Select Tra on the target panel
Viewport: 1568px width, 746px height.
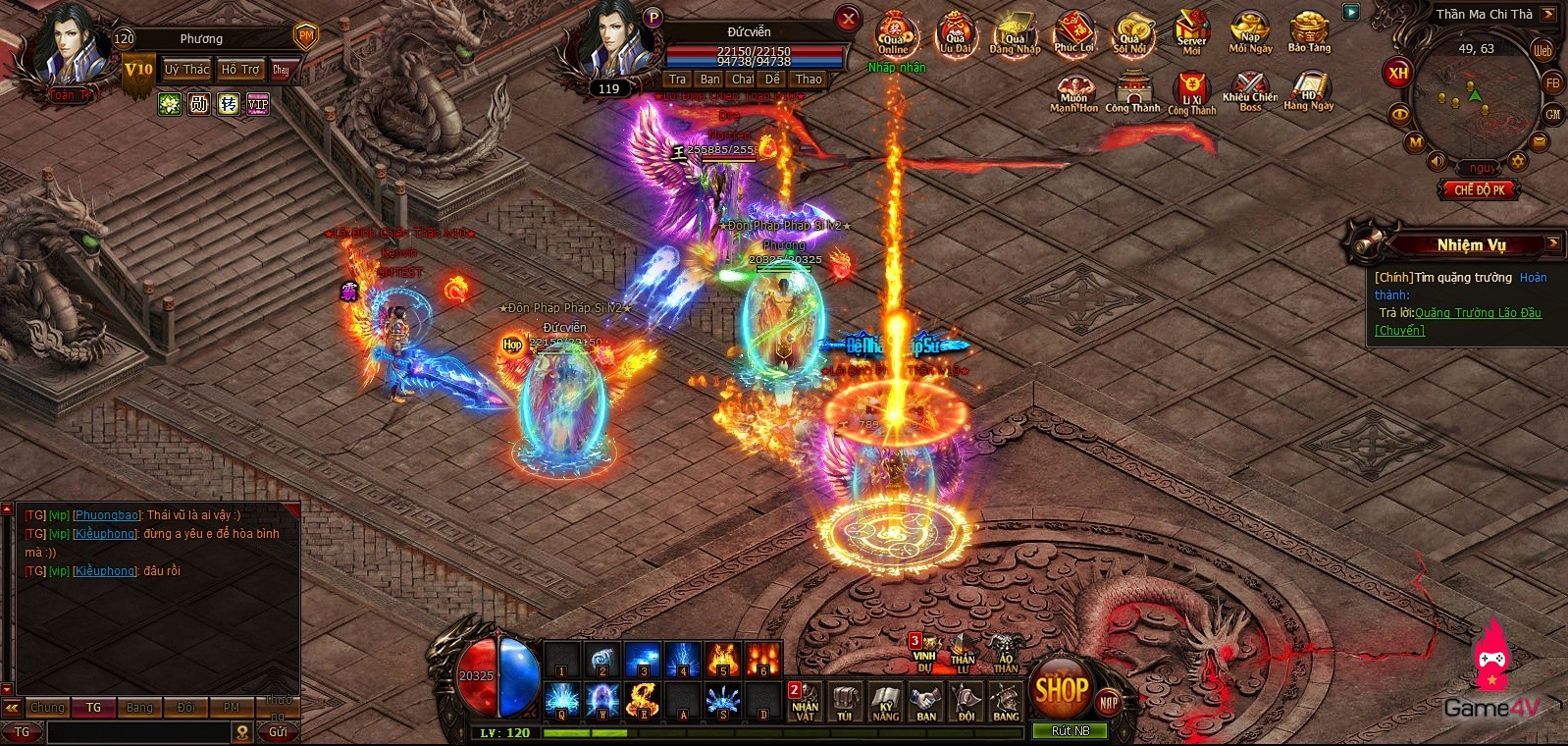(677, 80)
